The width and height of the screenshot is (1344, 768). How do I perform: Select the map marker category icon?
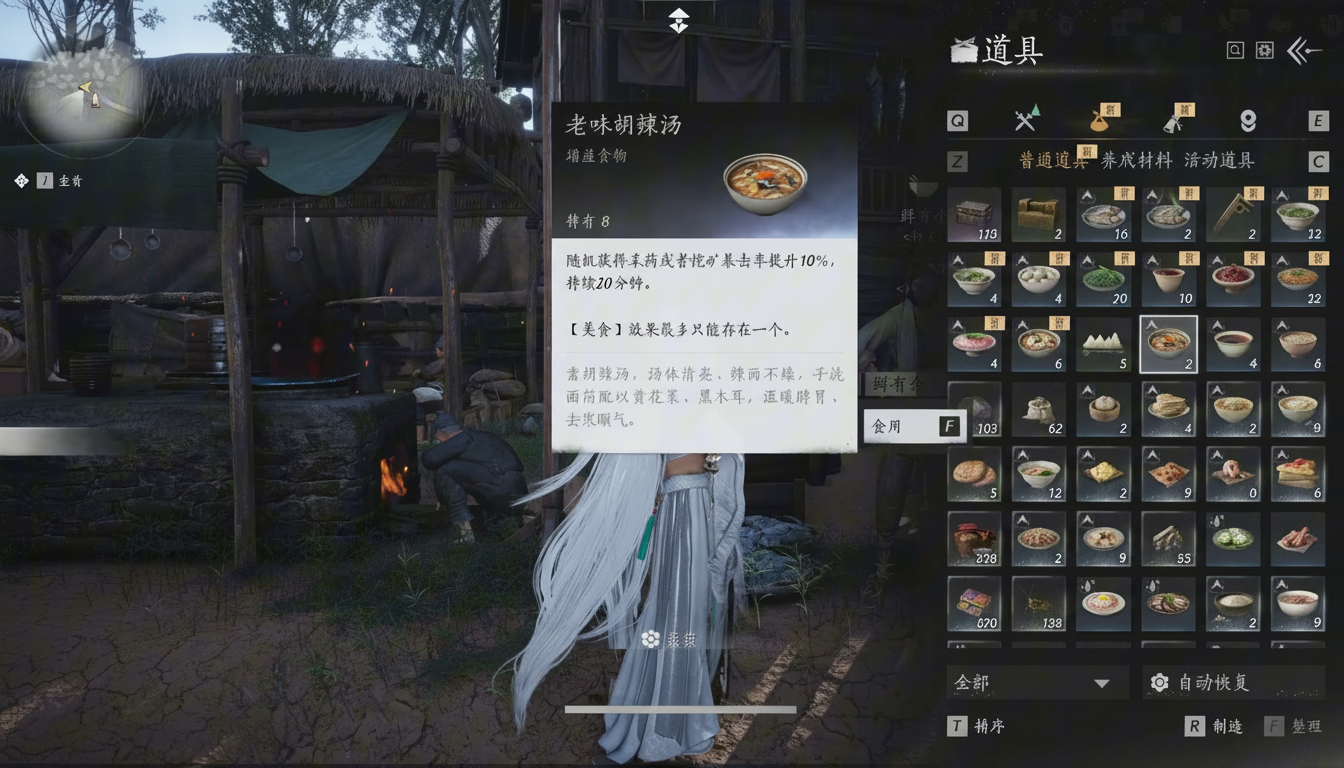[x=1246, y=119]
